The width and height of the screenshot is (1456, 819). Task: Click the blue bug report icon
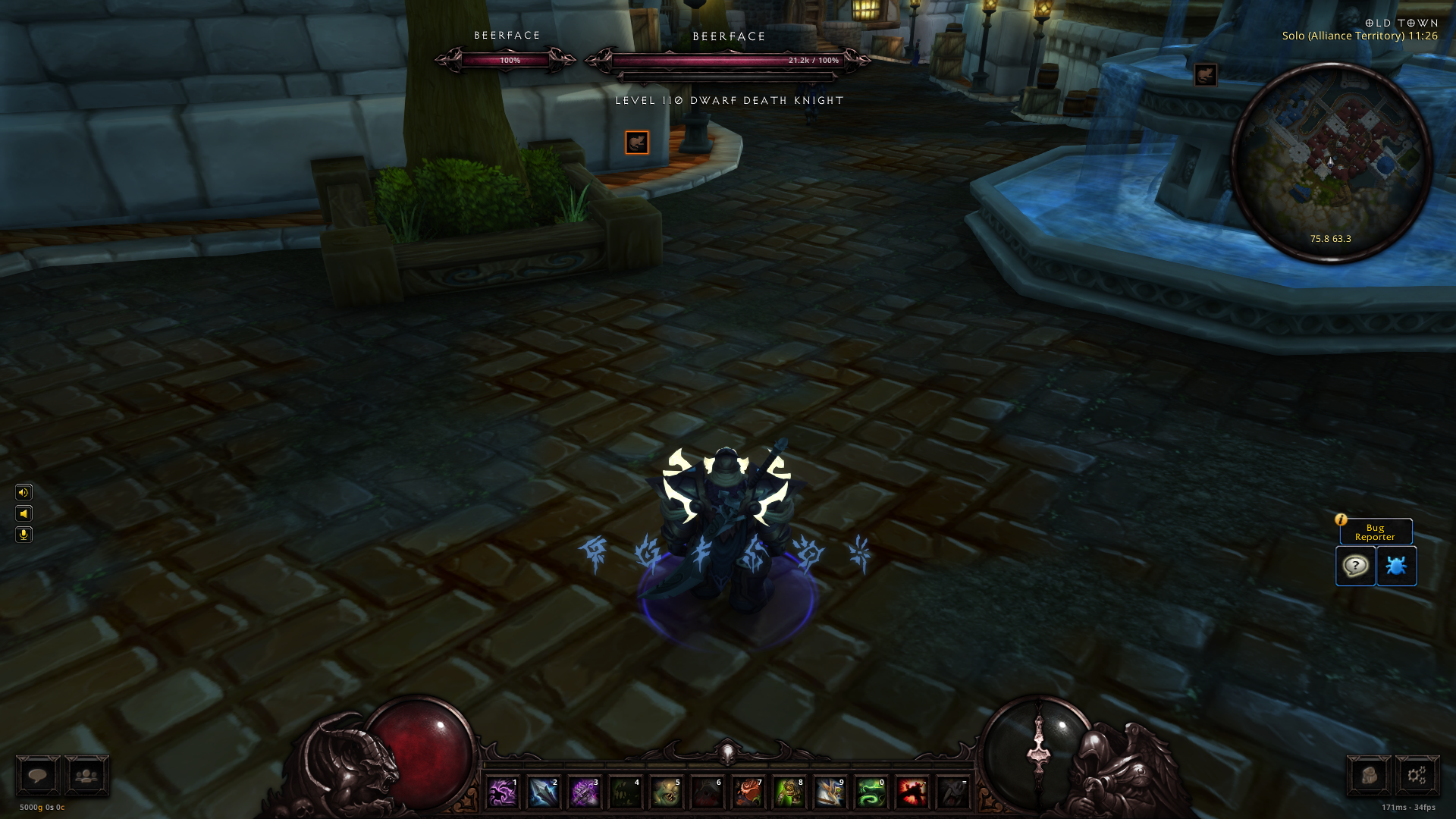click(x=1396, y=566)
